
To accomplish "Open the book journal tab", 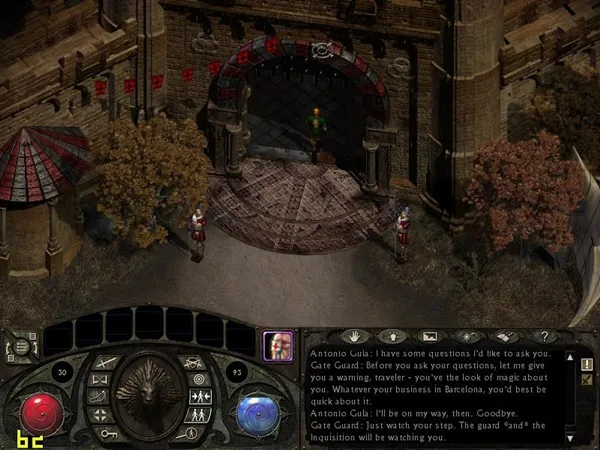I will point(505,336).
